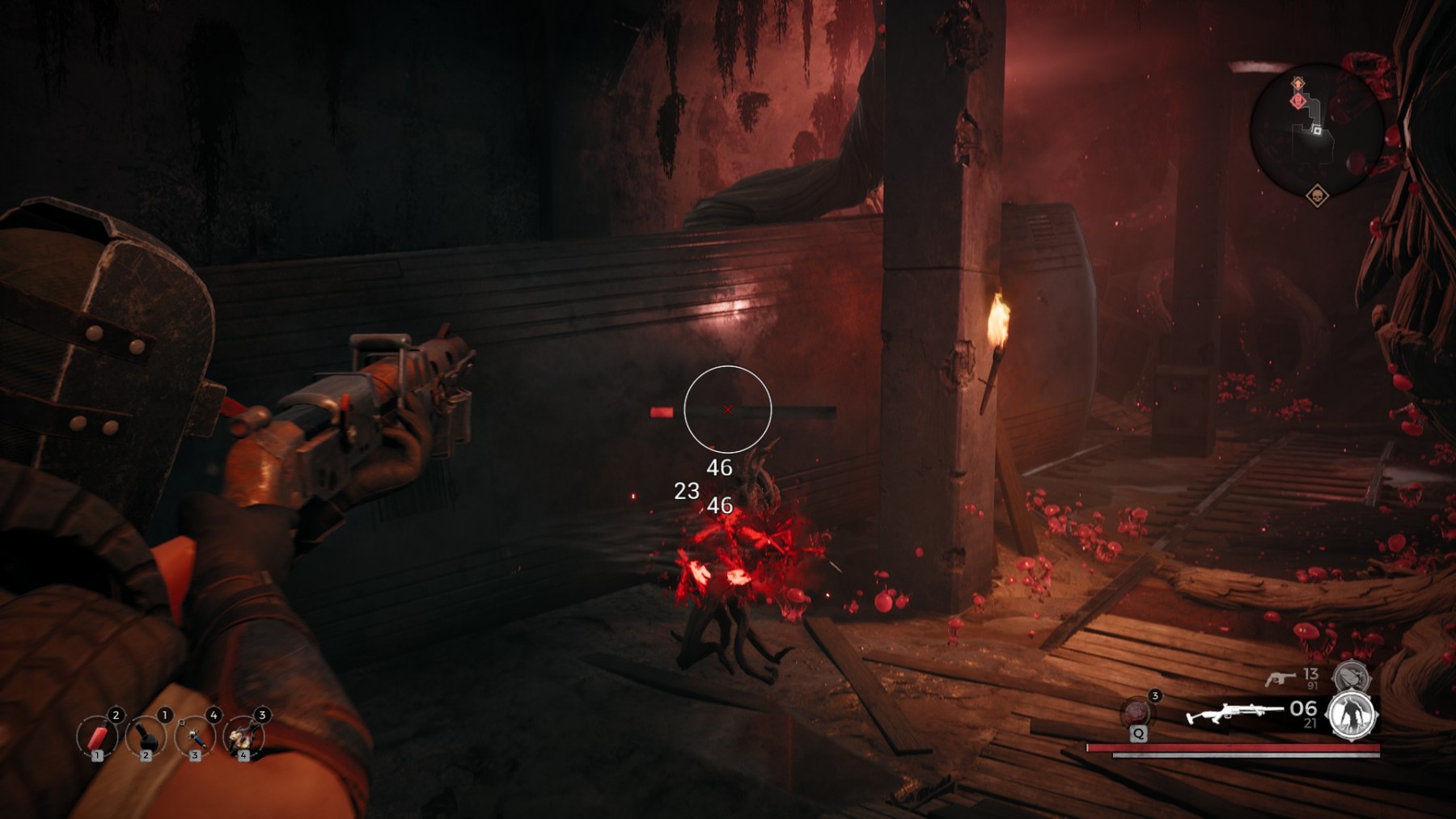Select the root-wrapped consumable in slot four
The height and width of the screenshot is (819, 1456).
pos(243,737)
